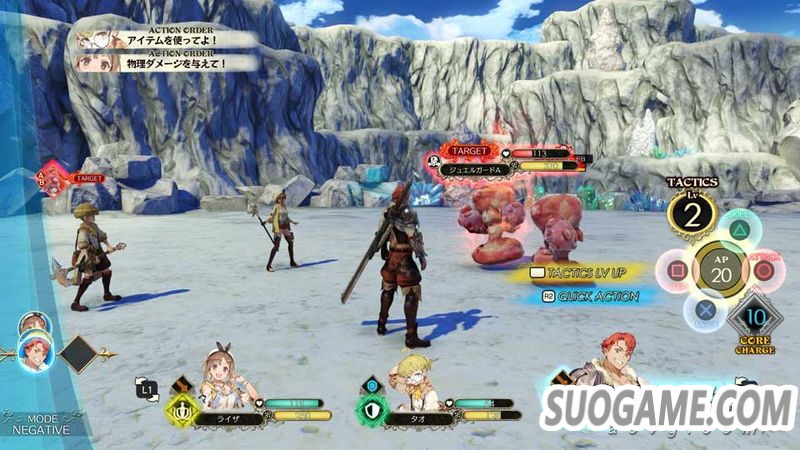Image resolution: width=800 pixels, height=450 pixels.
Task: Click the empty black diamond slot
Action: point(79,354)
